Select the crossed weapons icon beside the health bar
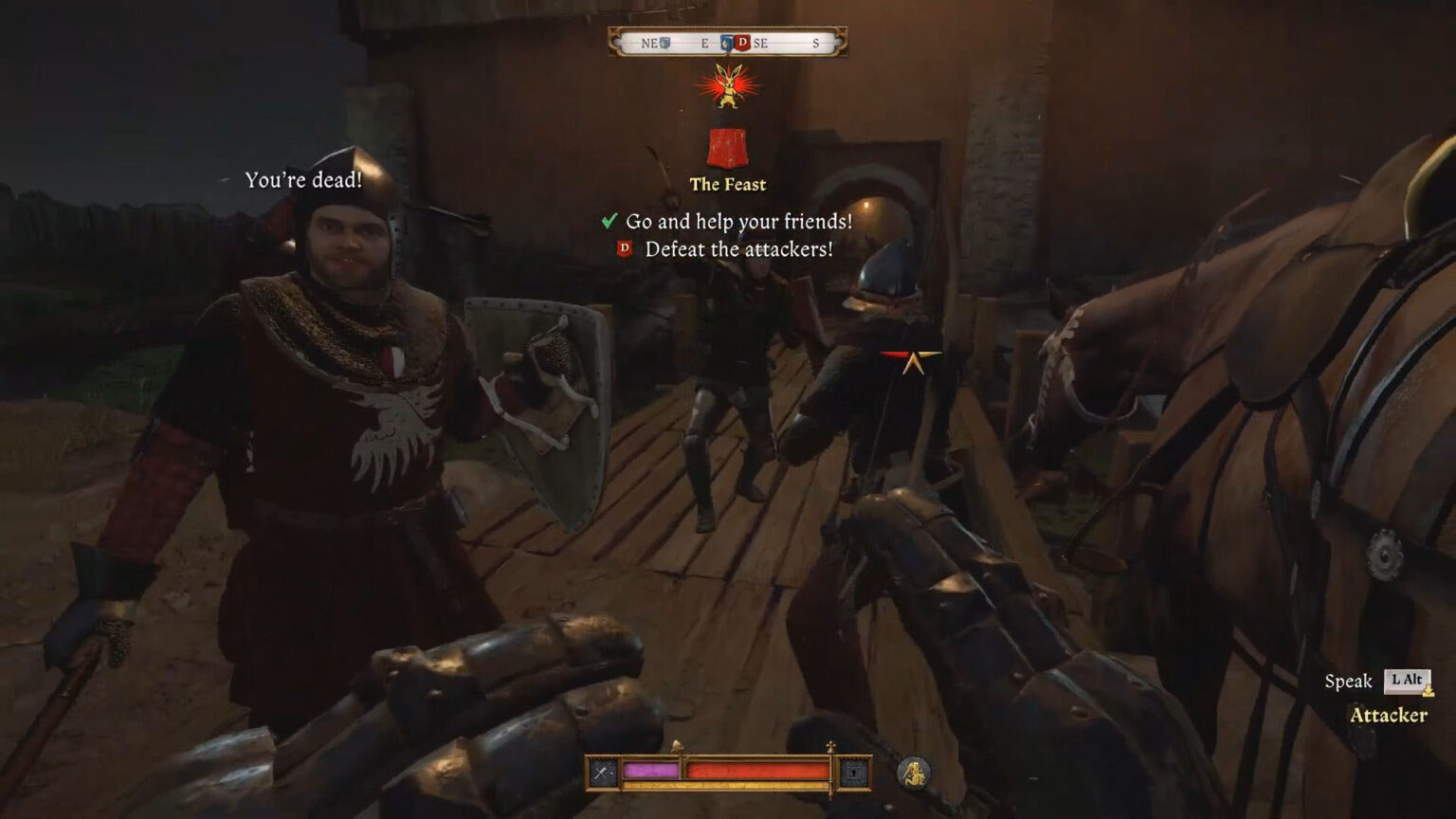Viewport: 1456px width, 819px height. pyautogui.click(x=601, y=771)
